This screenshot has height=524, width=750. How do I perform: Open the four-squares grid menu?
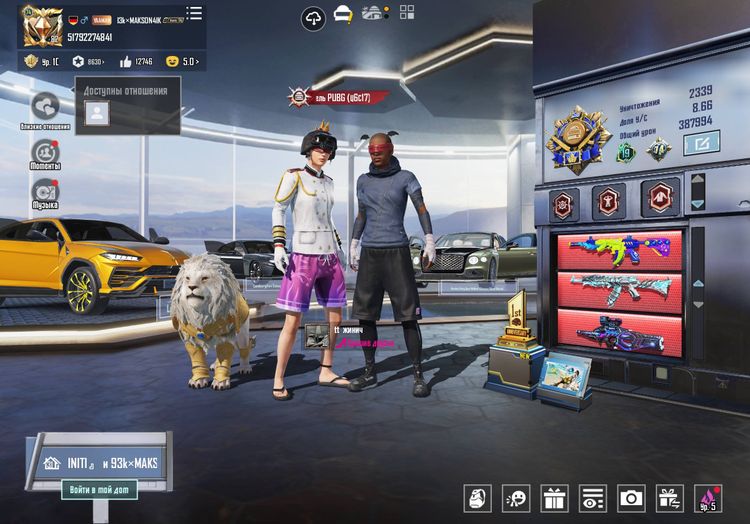[407, 13]
